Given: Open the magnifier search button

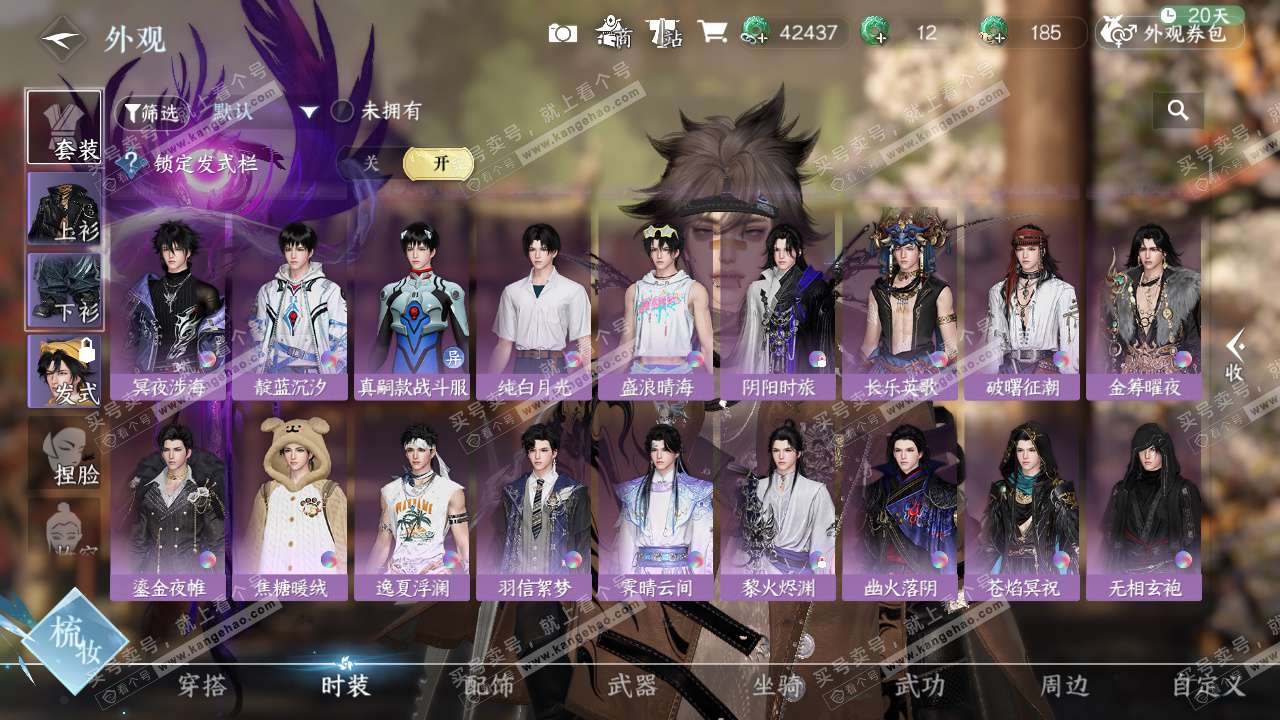Looking at the screenshot, I should tap(1178, 110).
